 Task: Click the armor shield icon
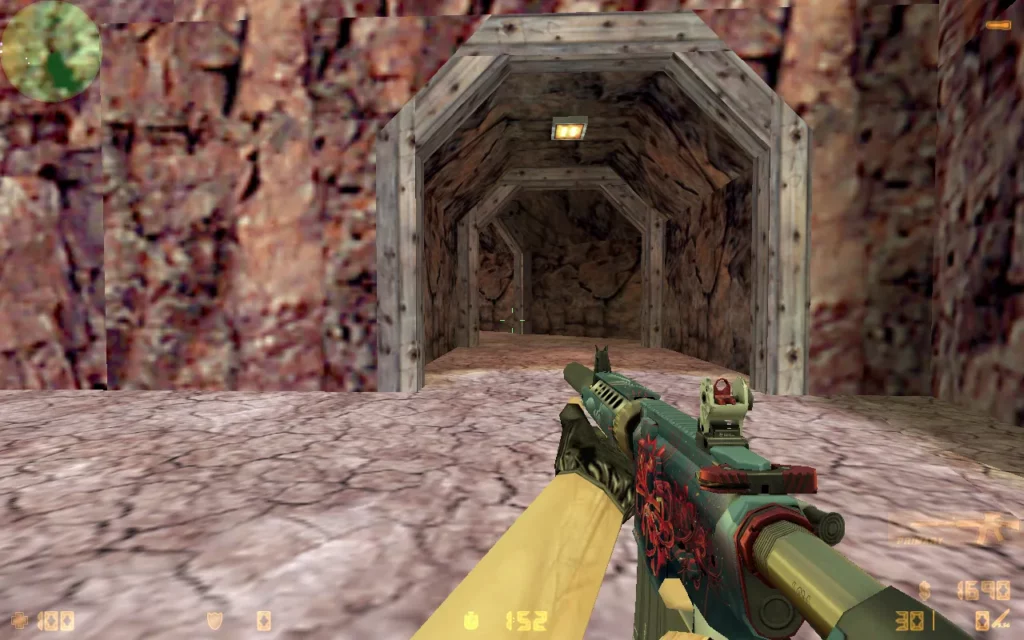coord(214,621)
